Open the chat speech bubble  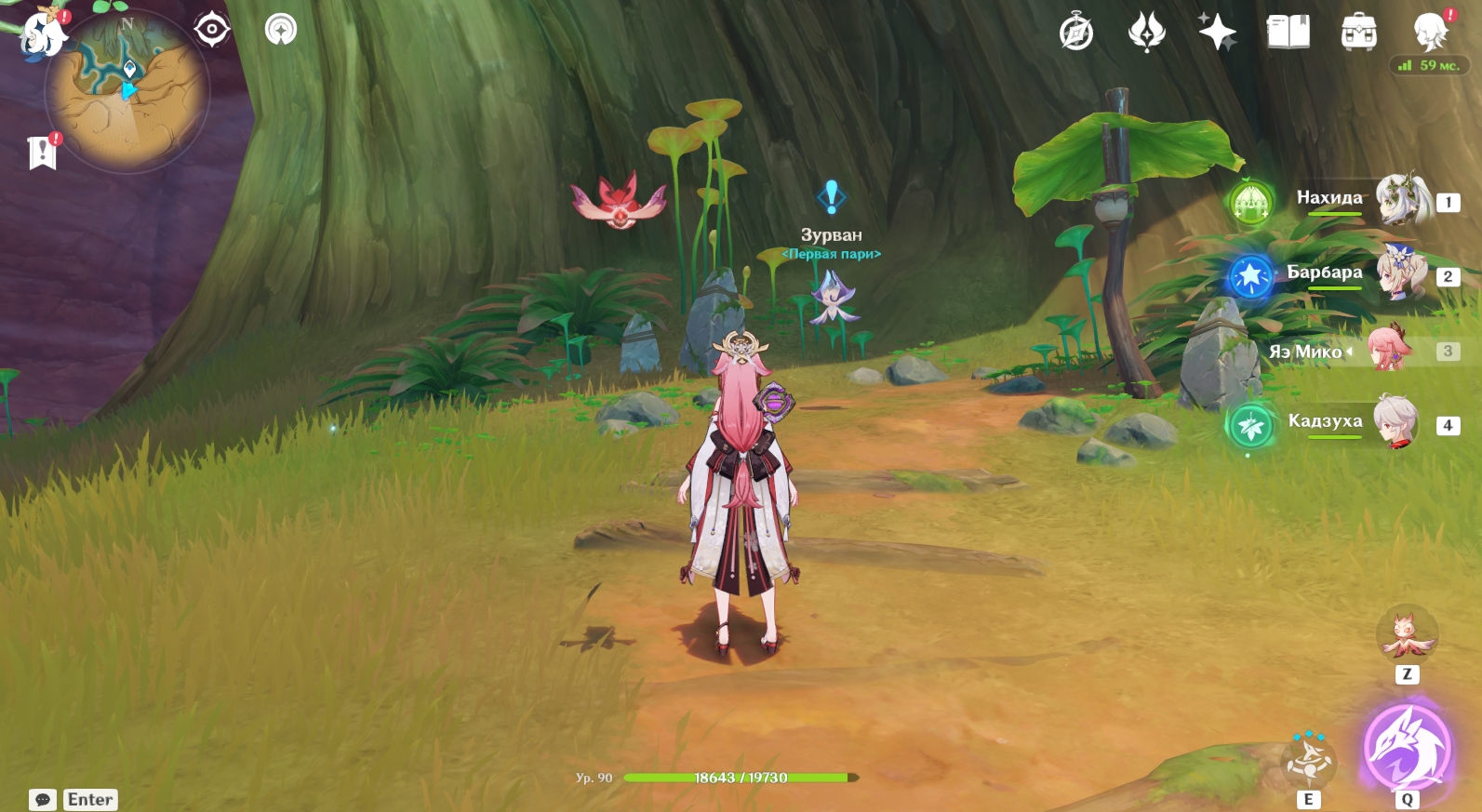(x=43, y=800)
